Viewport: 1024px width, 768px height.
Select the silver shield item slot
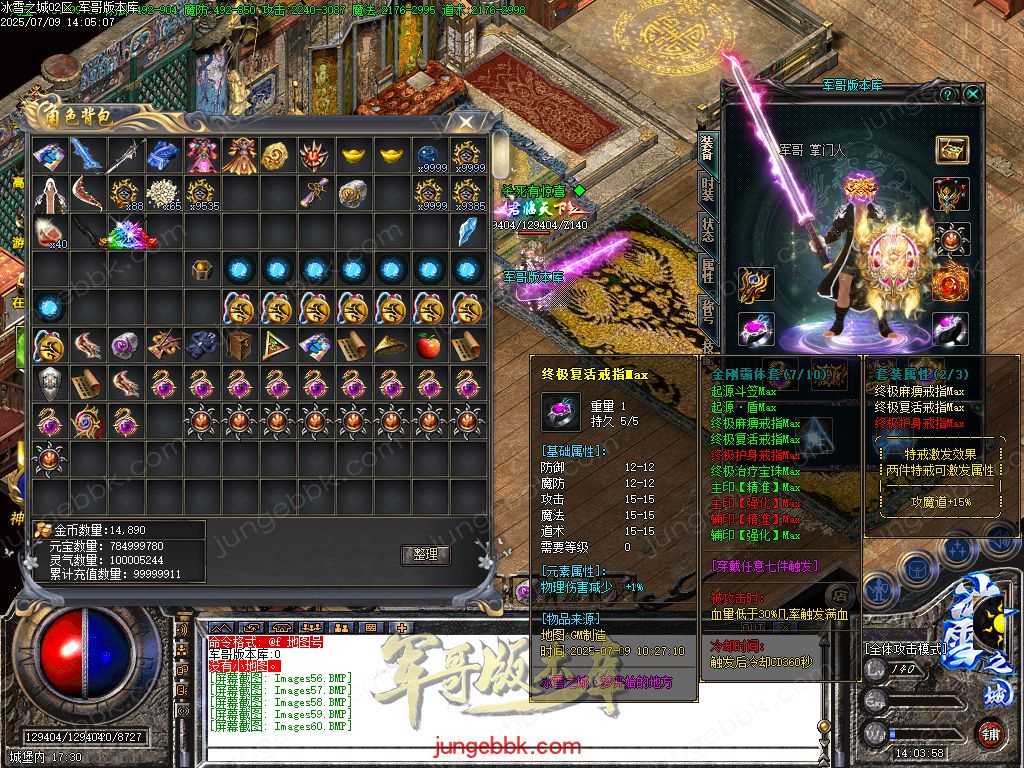pos(47,384)
